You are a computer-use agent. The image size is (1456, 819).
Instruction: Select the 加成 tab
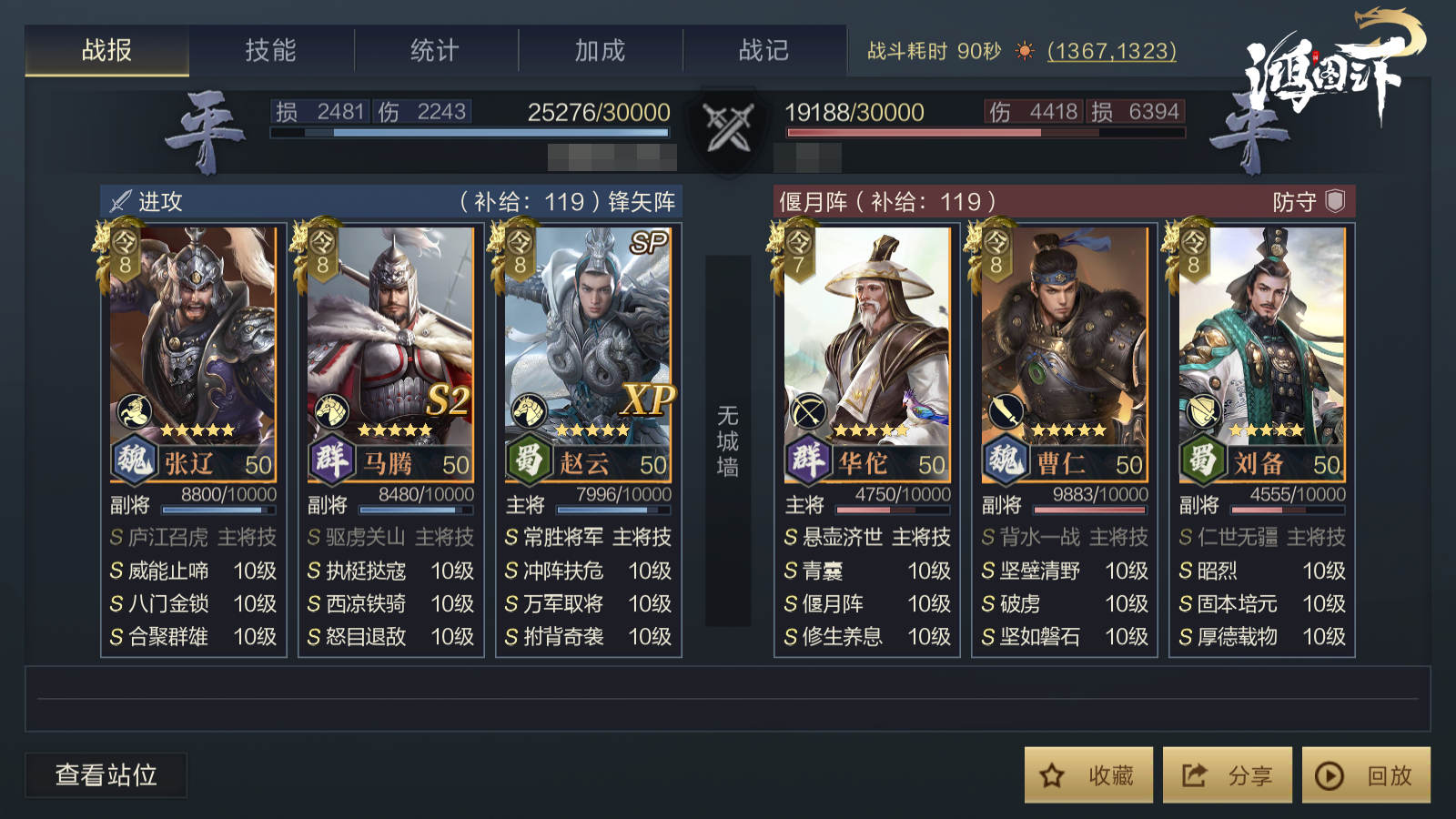pyautogui.click(x=600, y=50)
